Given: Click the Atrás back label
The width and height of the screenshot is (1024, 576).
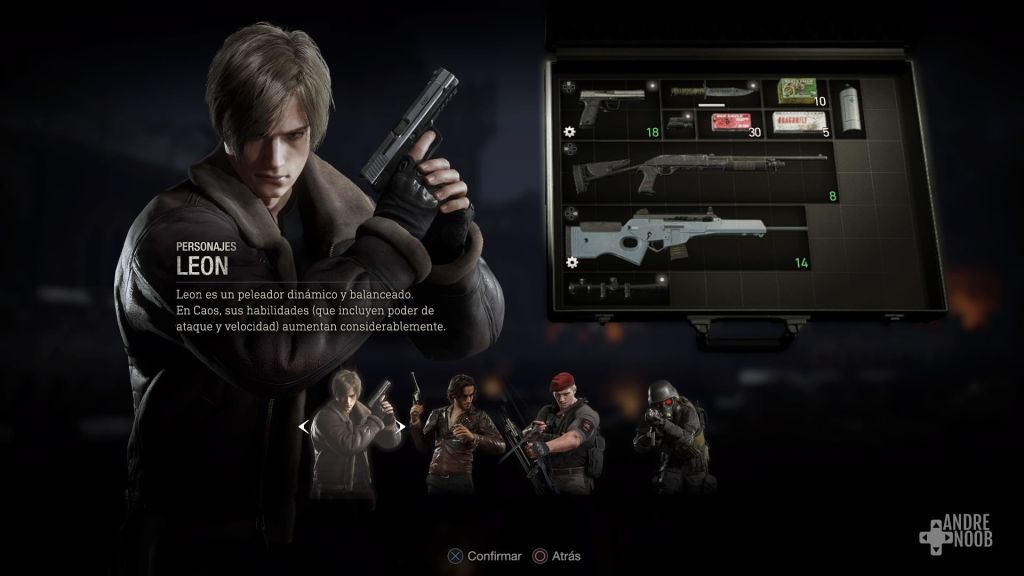Looking at the screenshot, I should pos(563,556).
